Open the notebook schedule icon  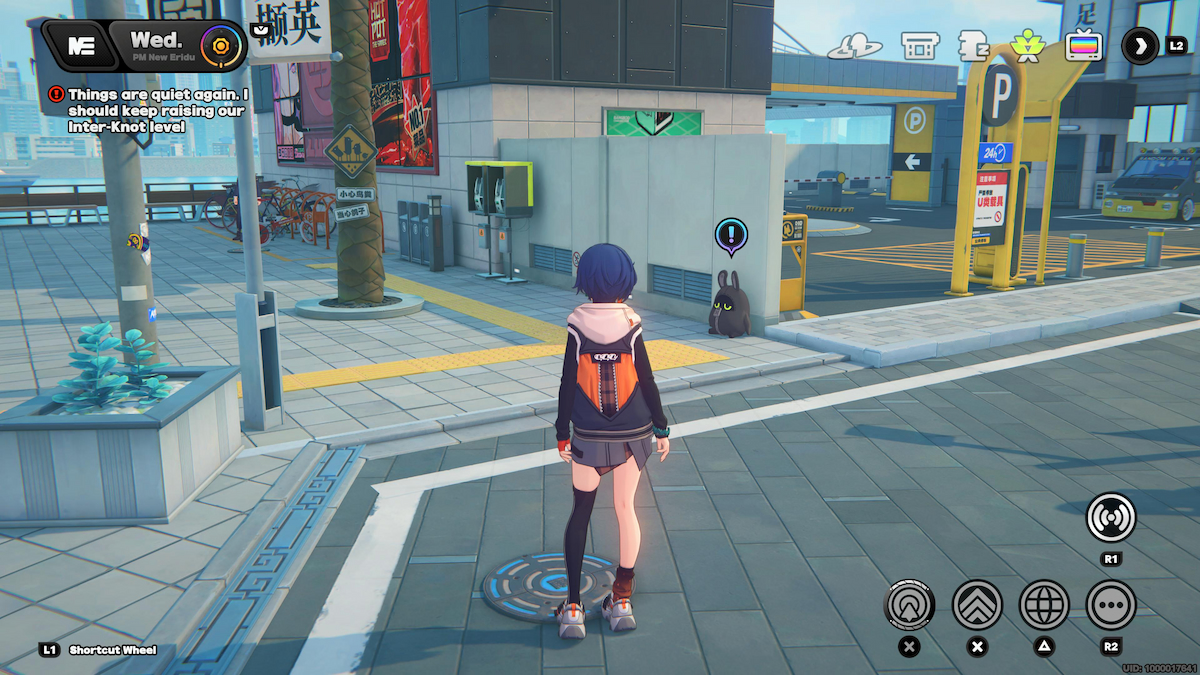click(973, 46)
